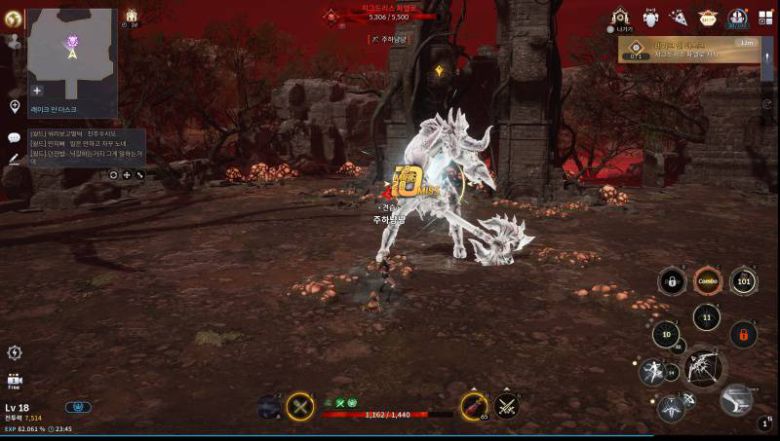Activate the skill on cooldown 11

(707, 319)
